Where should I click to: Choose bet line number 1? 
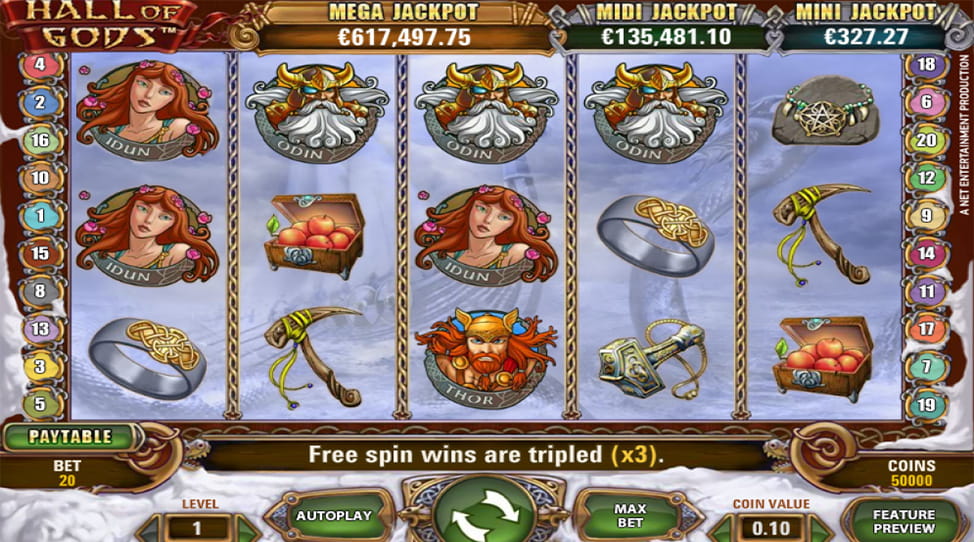(x=41, y=215)
